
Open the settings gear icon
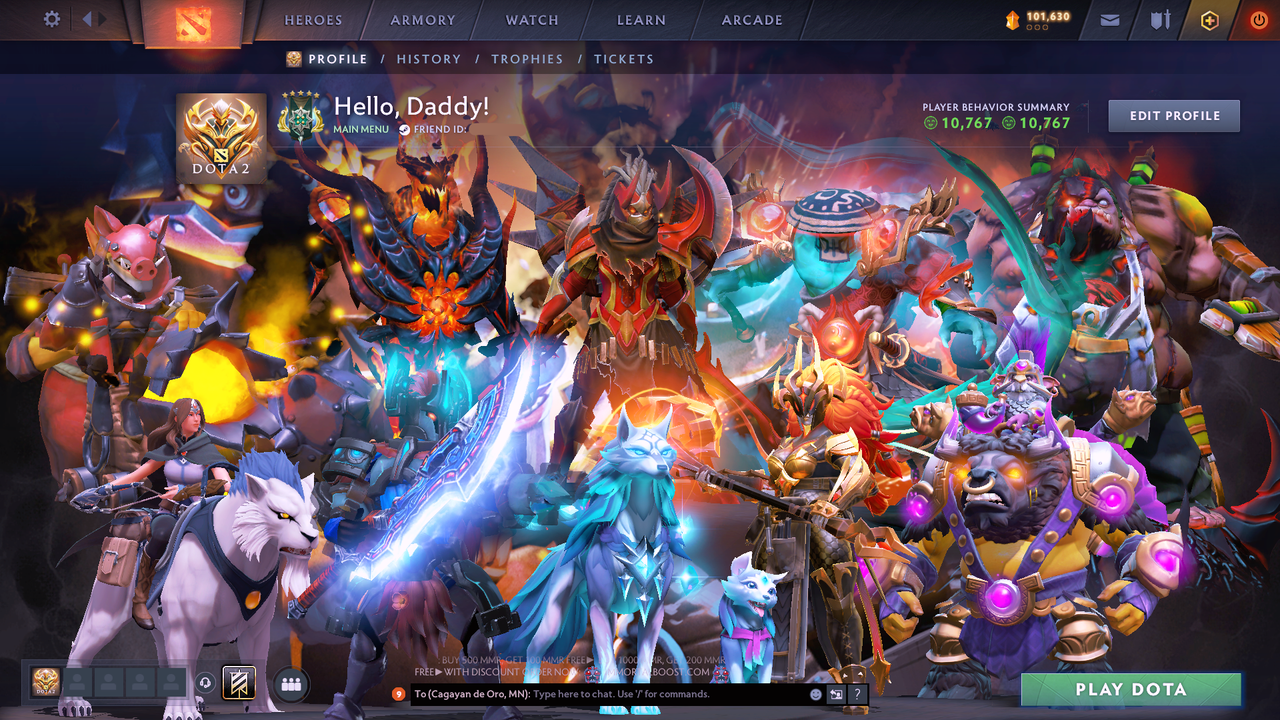pos(52,18)
